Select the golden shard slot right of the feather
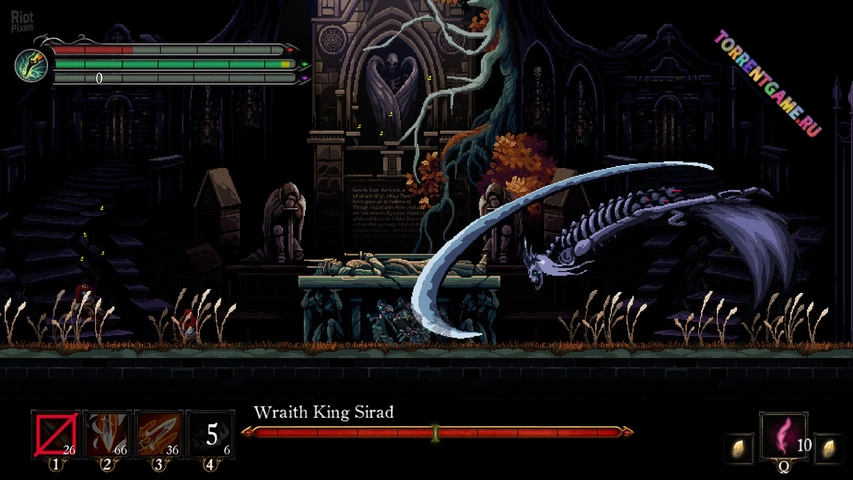This screenshot has height=480, width=853. 828,449
